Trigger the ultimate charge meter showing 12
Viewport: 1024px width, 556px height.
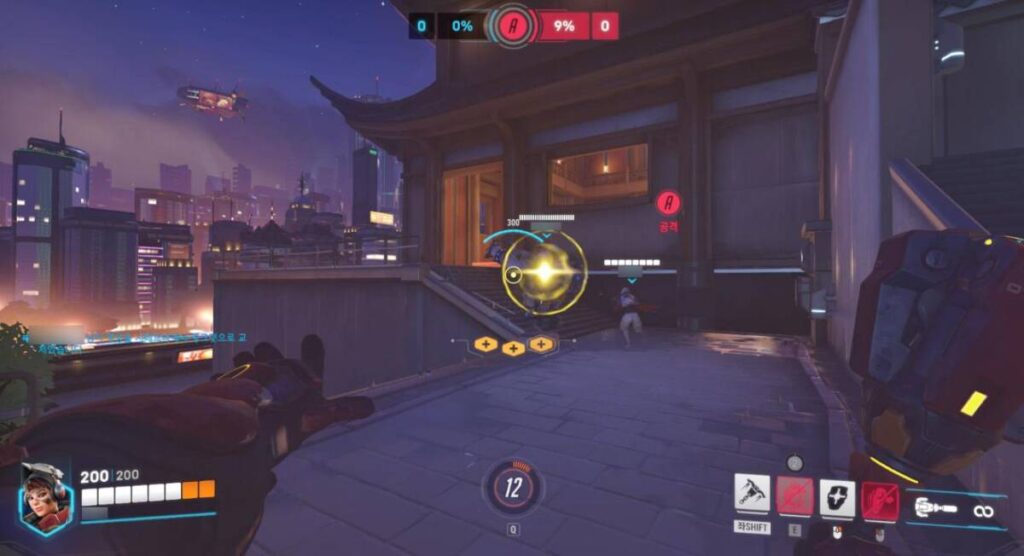[514, 488]
